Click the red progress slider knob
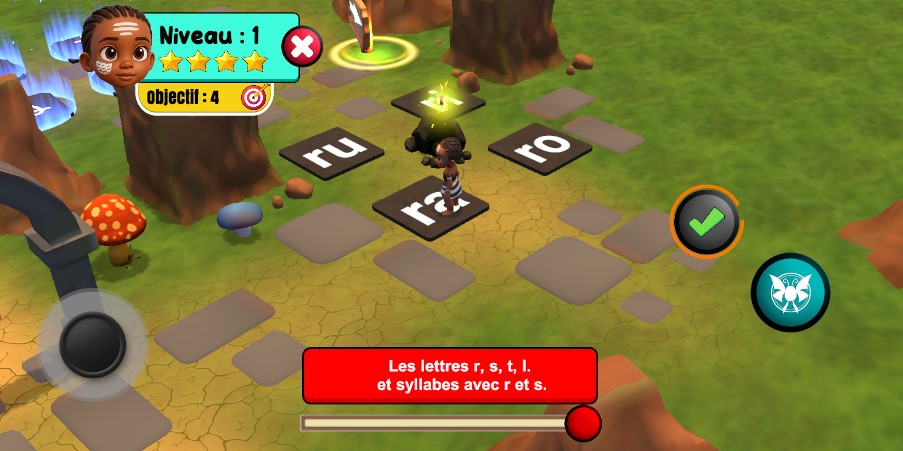The width and height of the screenshot is (903, 451). [583, 423]
